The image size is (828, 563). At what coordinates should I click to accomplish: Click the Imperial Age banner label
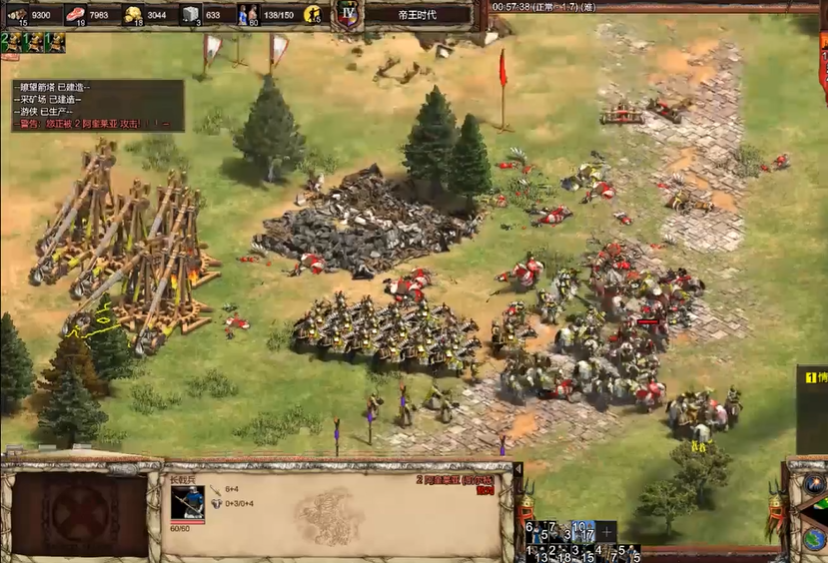pyautogui.click(x=417, y=14)
